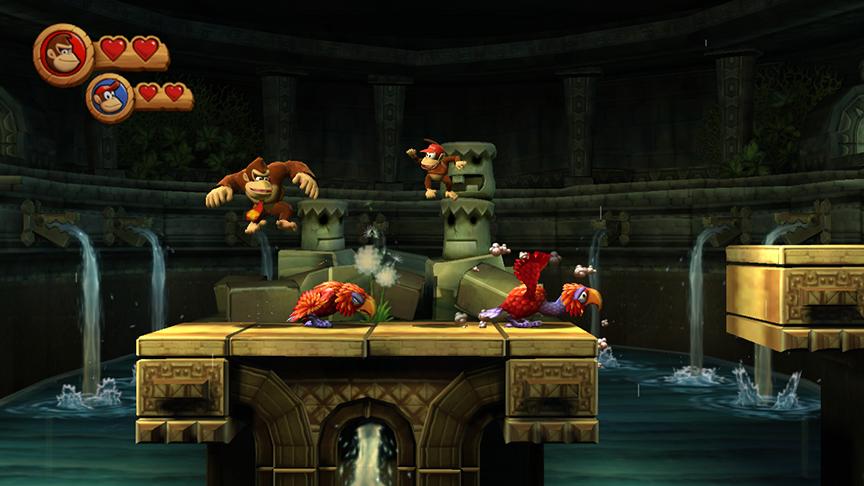This screenshot has height=486, width=864.
Task: Click the Donkey Kong portrait icon
Action: point(64,53)
